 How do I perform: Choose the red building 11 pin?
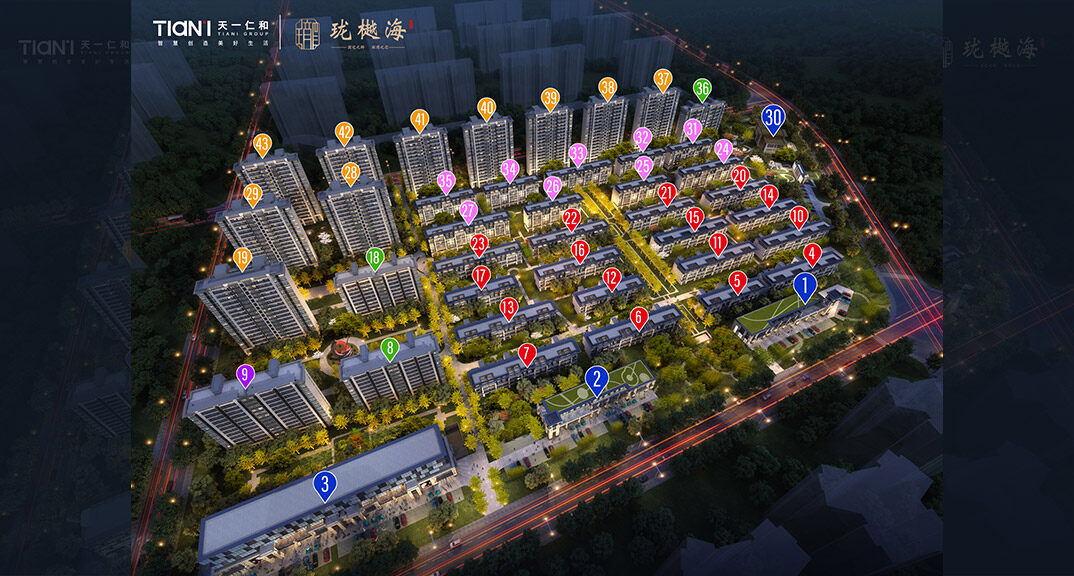[x=717, y=243]
